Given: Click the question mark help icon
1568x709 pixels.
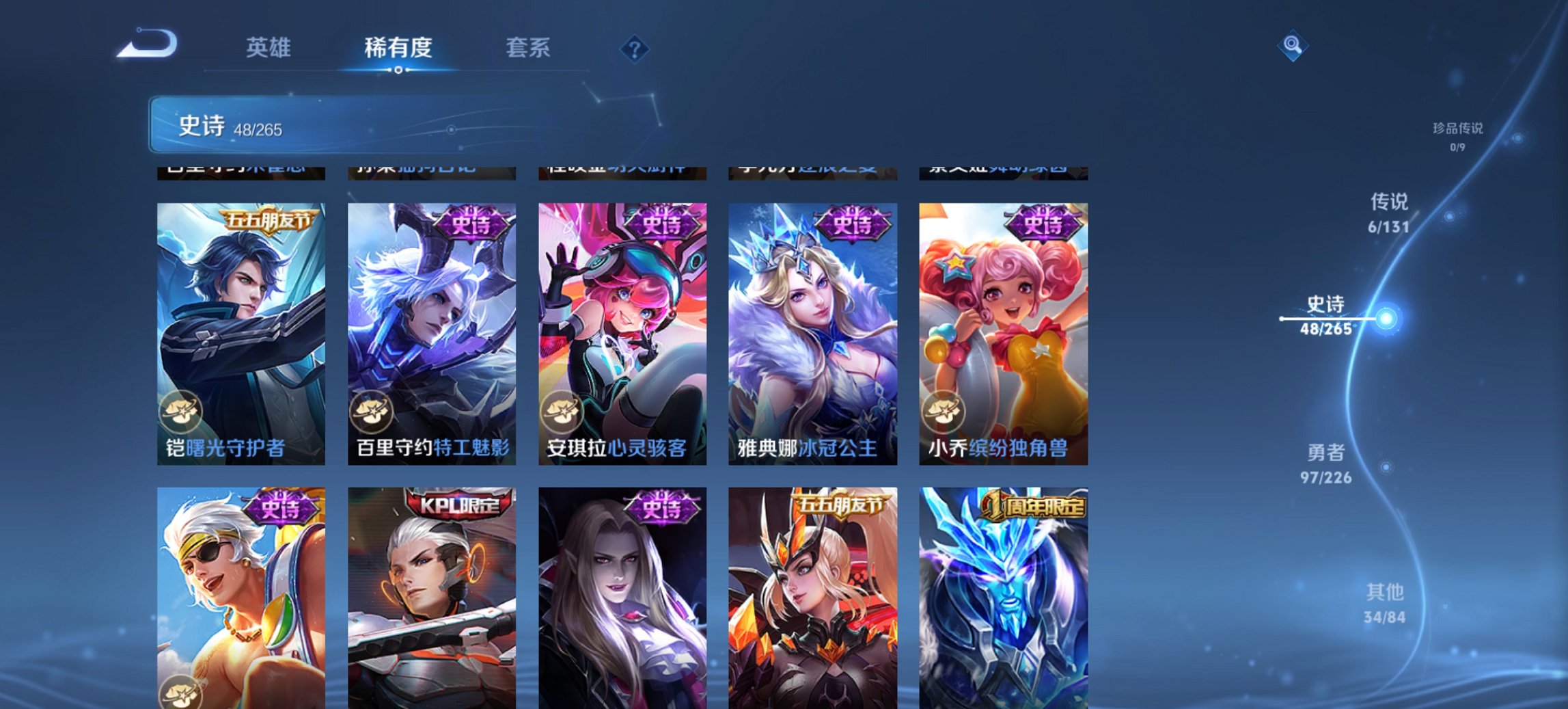Looking at the screenshot, I should click(635, 48).
